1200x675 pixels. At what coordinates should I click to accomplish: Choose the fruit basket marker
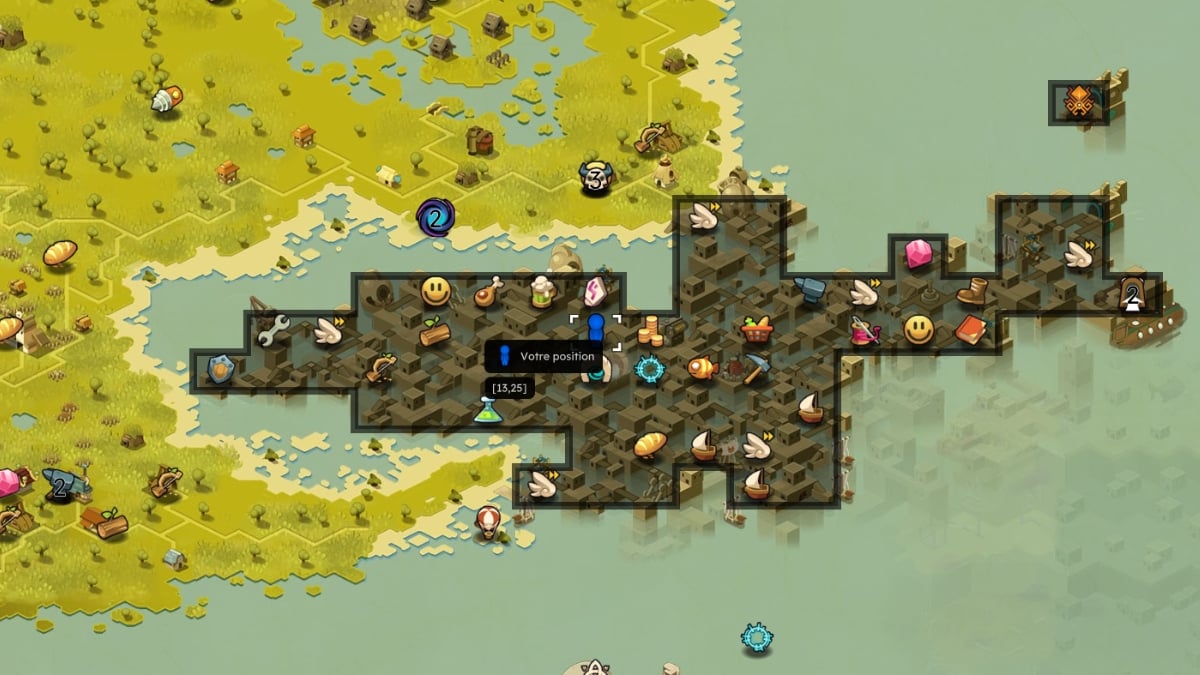tap(756, 329)
